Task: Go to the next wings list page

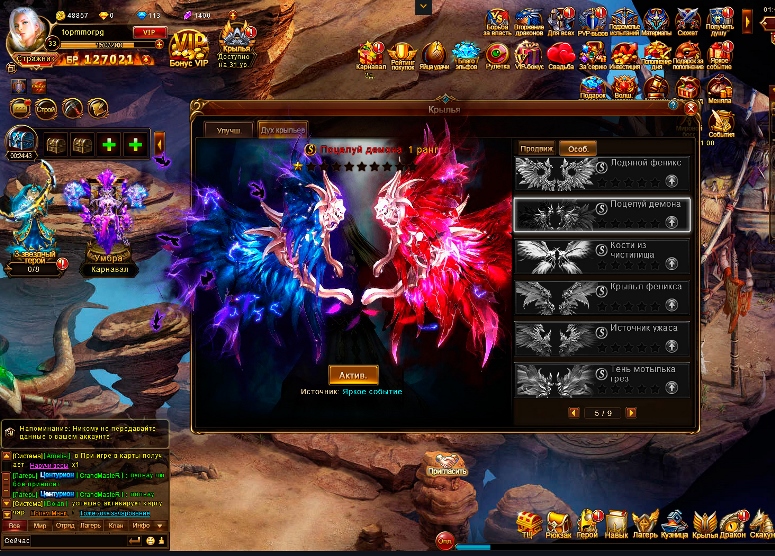Action: pyautogui.click(x=631, y=412)
